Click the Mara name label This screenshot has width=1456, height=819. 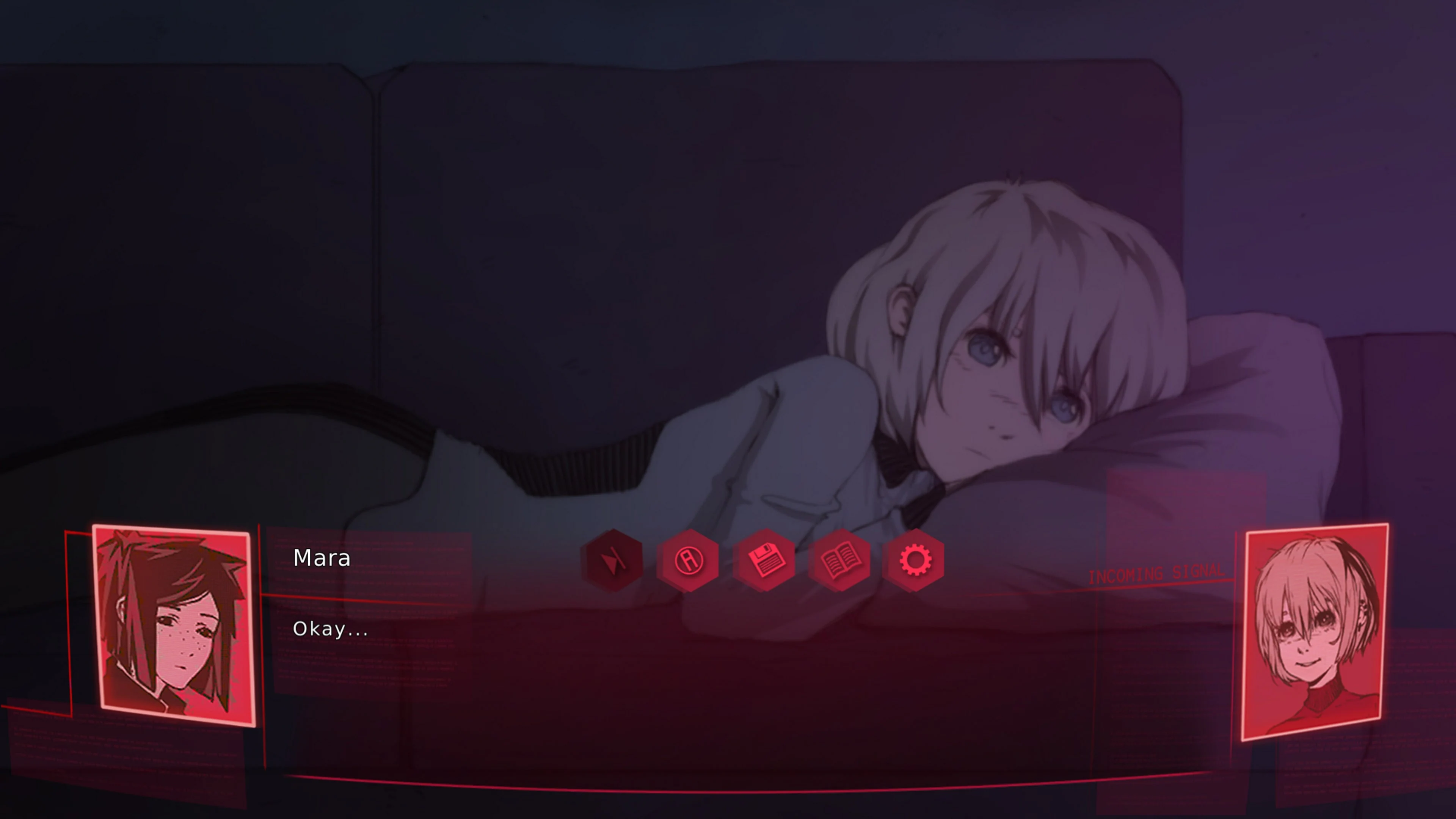(x=321, y=558)
